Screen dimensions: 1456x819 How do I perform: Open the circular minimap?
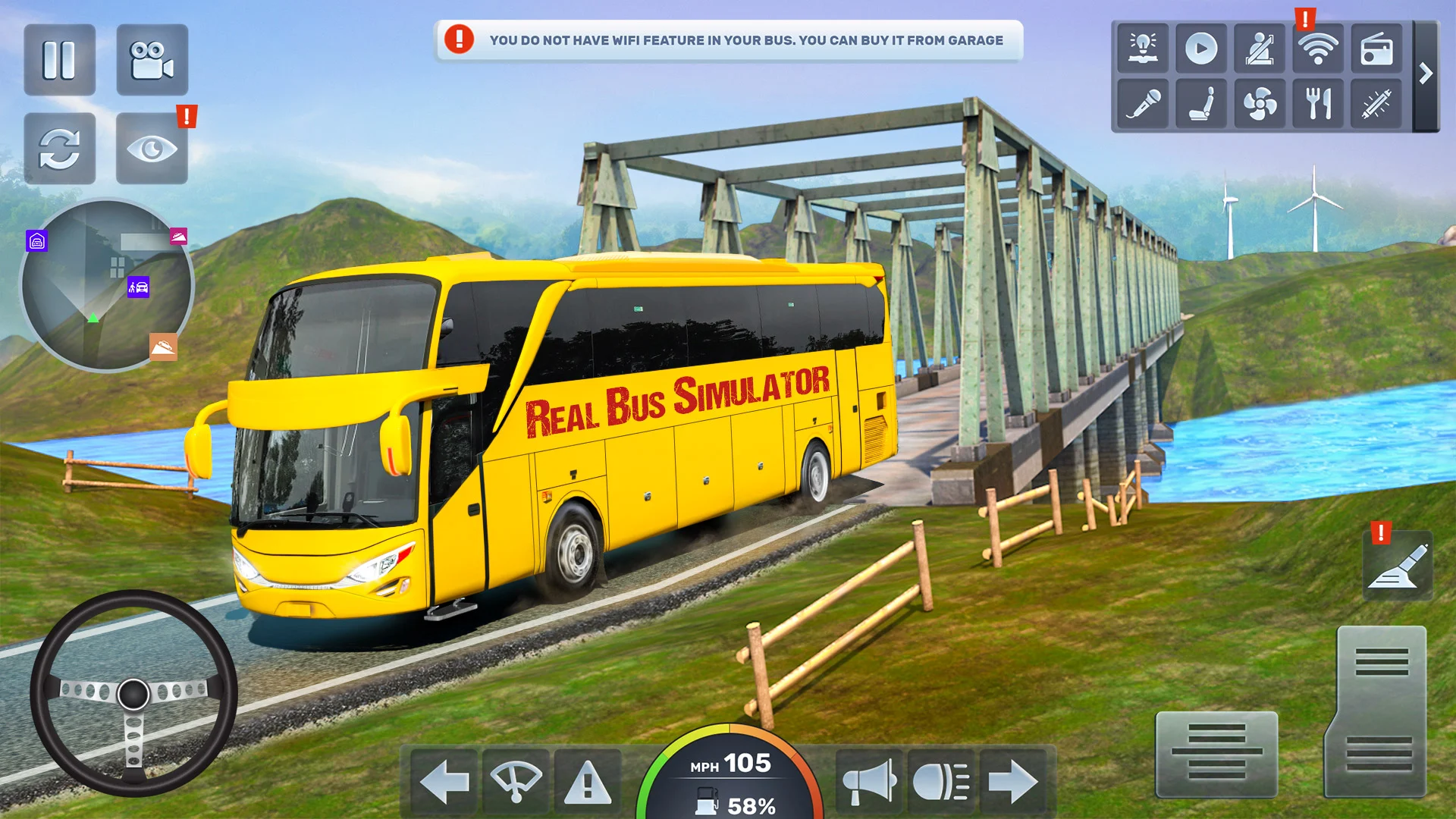(106, 286)
